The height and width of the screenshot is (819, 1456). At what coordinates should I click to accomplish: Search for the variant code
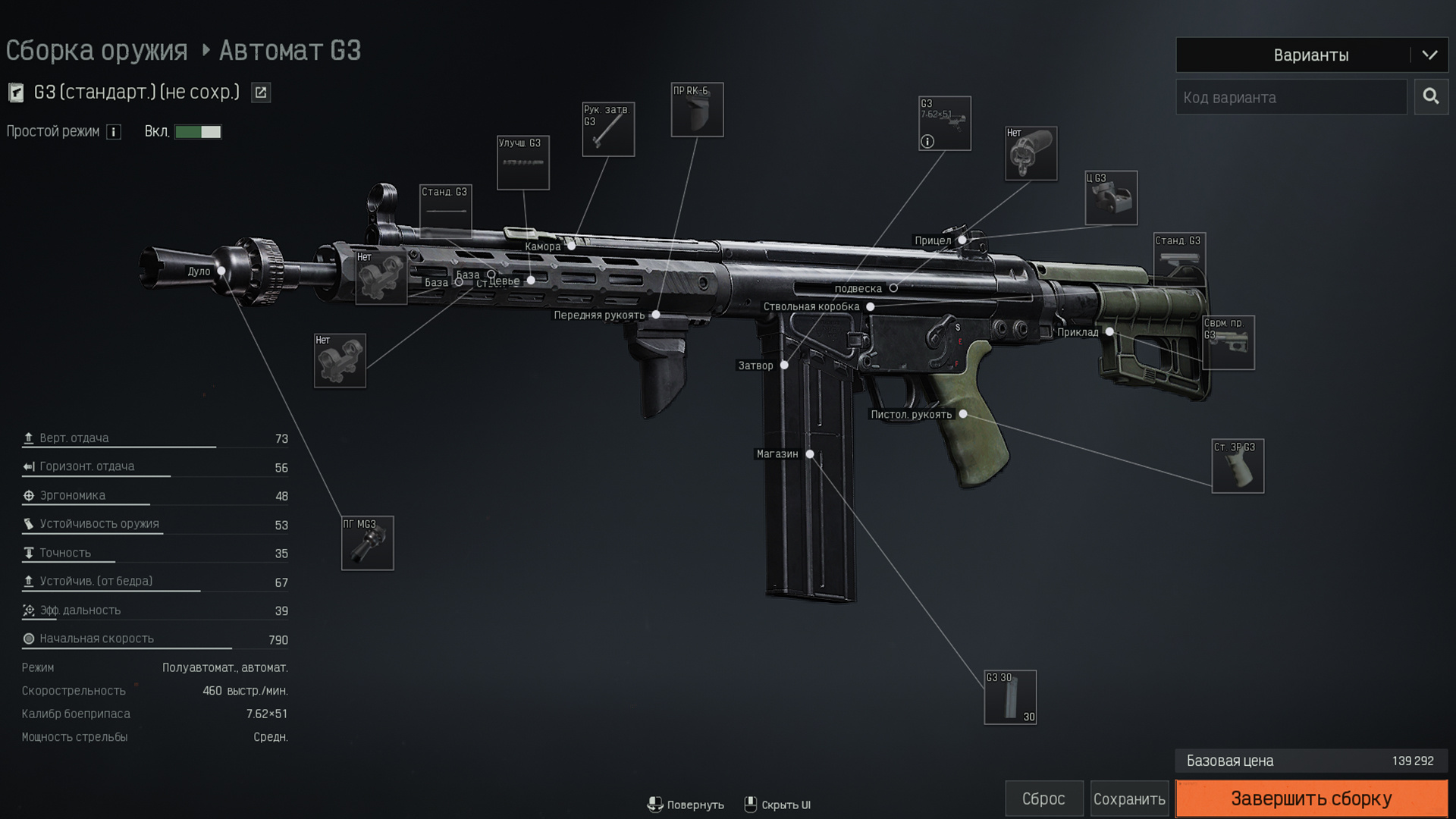tap(1431, 96)
